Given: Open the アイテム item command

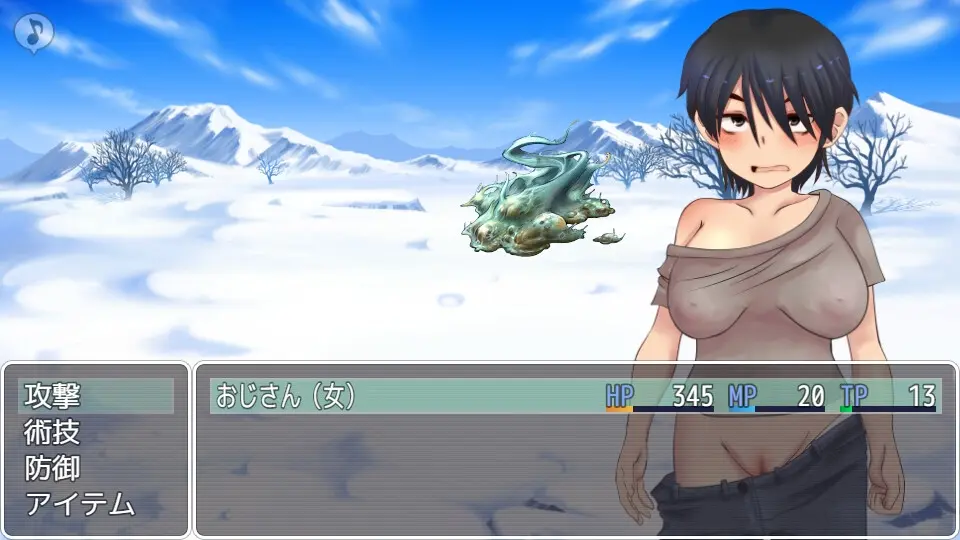Looking at the screenshot, I should [95, 504].
